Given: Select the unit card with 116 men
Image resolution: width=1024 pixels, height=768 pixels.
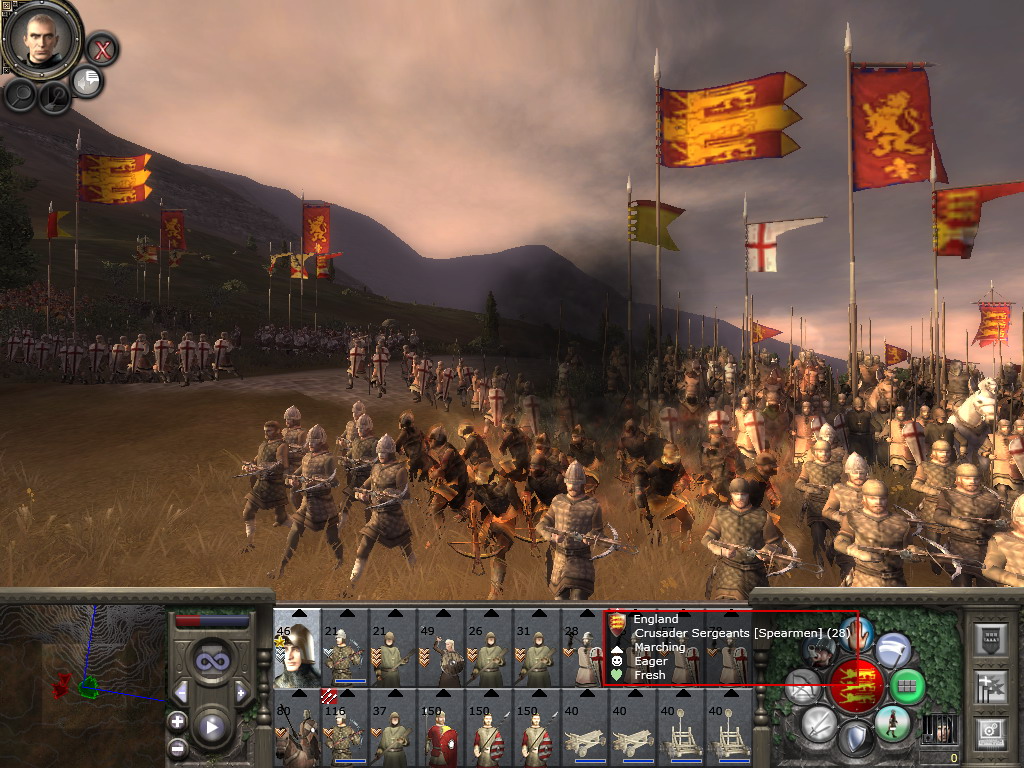Looking at the screenshot, I should point(345,729).
